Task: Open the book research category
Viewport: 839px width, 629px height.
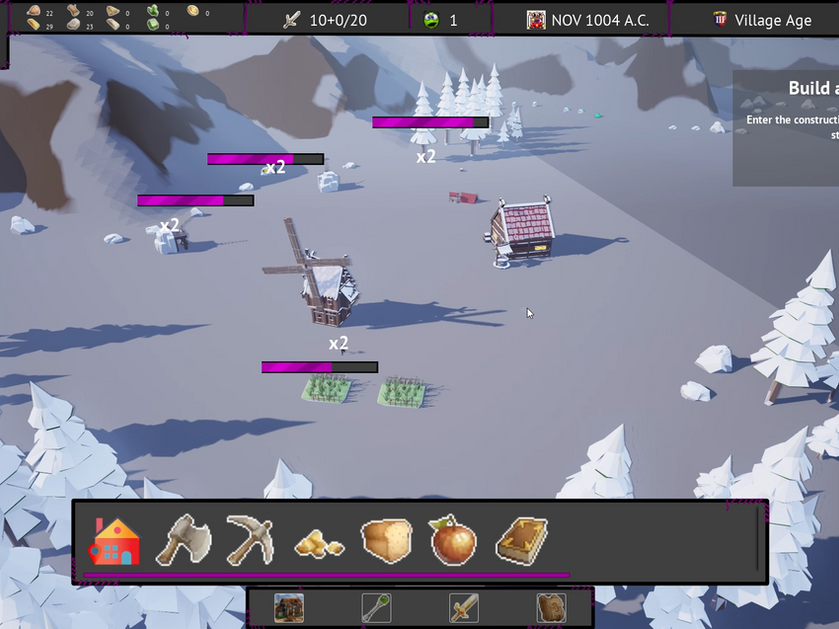Action: [x=521, y=540]
